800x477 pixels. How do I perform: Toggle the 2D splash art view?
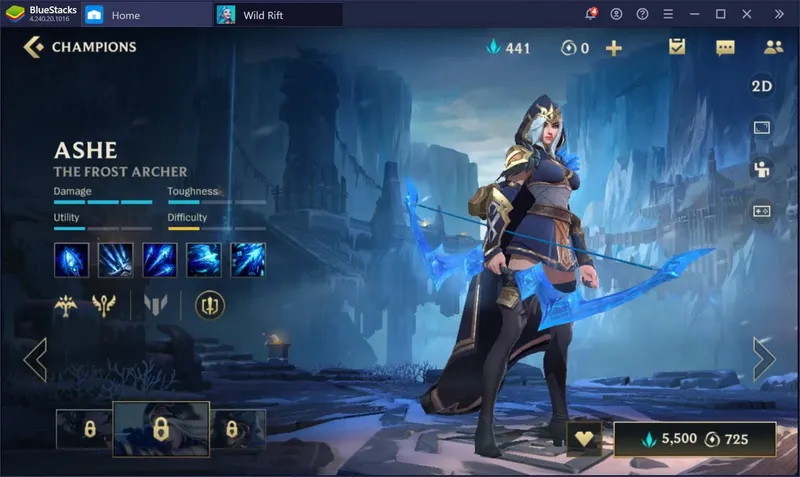tap(762, 86)
